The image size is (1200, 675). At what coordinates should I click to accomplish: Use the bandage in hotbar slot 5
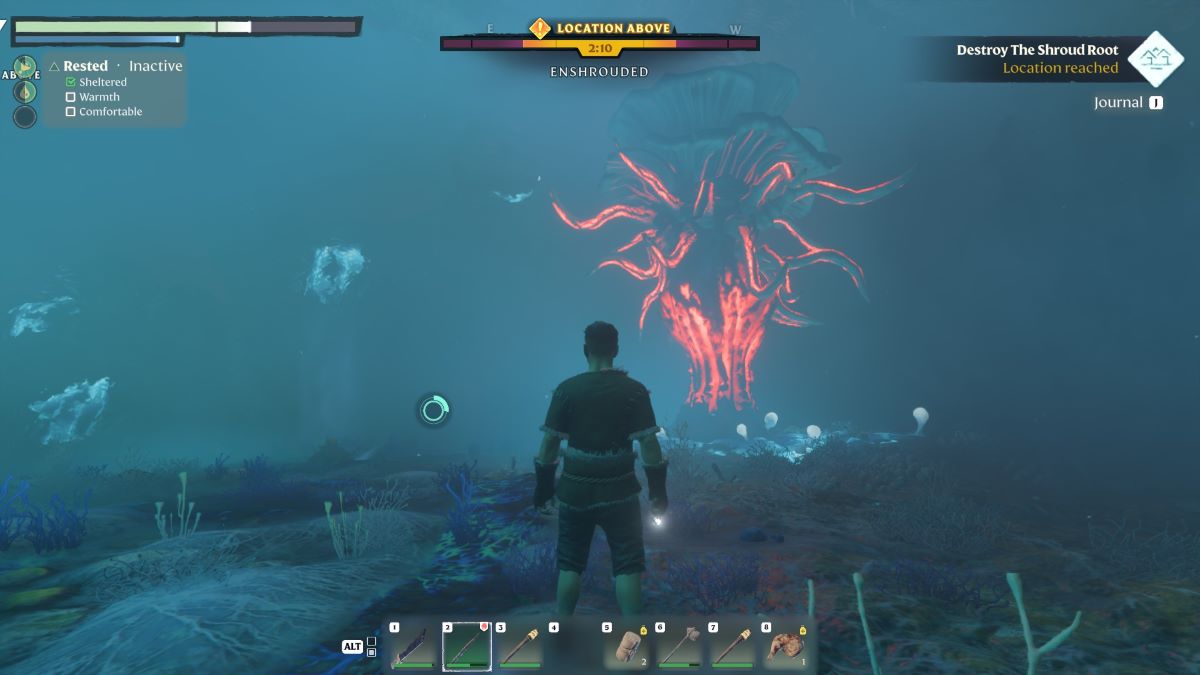point(626,647)
